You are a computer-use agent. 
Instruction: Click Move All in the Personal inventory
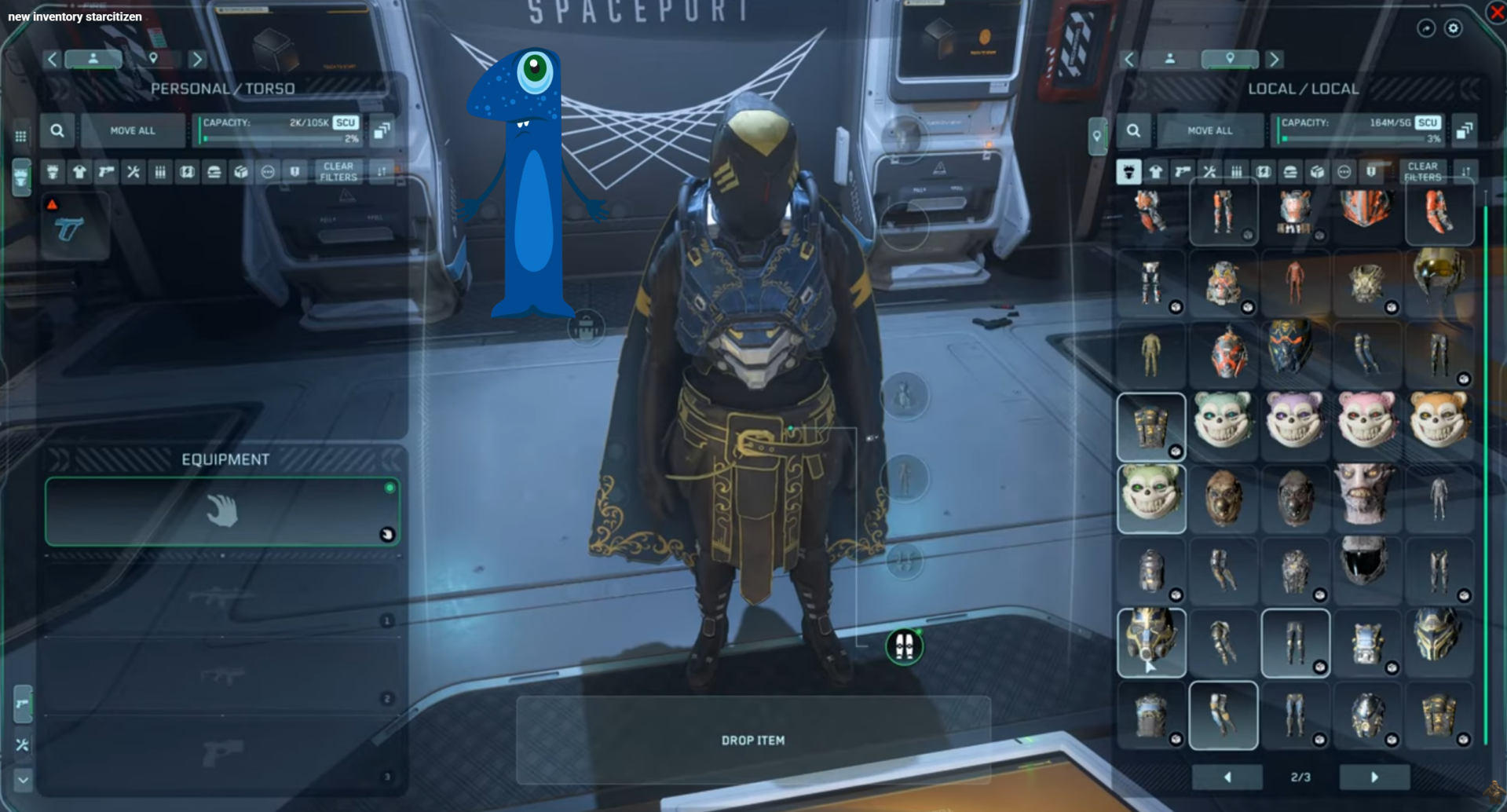pyautogui.click(x=133, y=130)
